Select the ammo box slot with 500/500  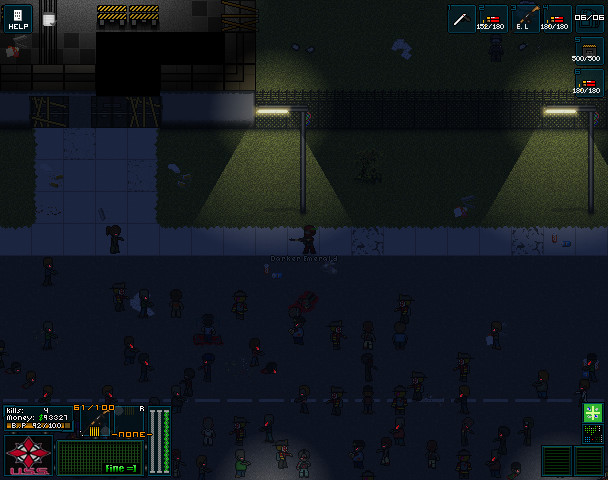click(590, 51)
